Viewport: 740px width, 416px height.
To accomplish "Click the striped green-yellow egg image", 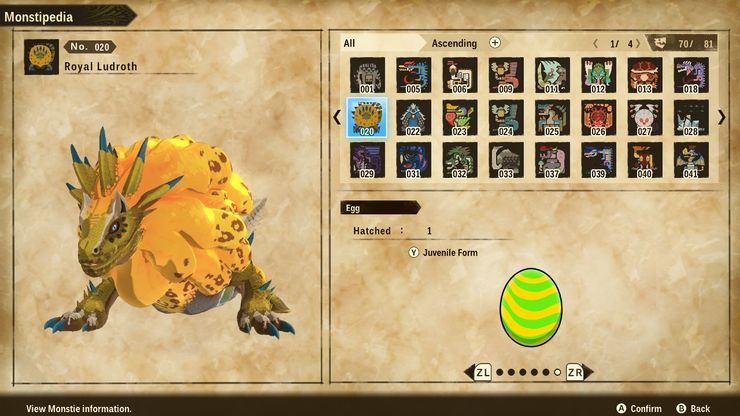I will point(531,307).
